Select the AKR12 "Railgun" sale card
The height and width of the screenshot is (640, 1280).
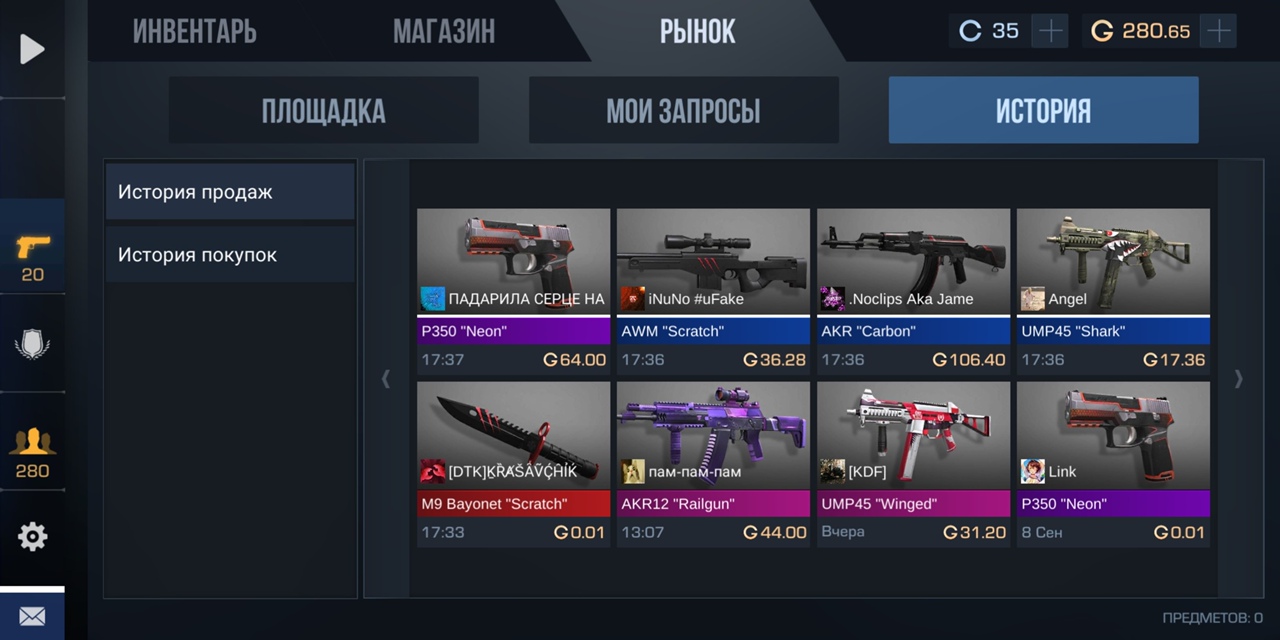tap(713, 464)
